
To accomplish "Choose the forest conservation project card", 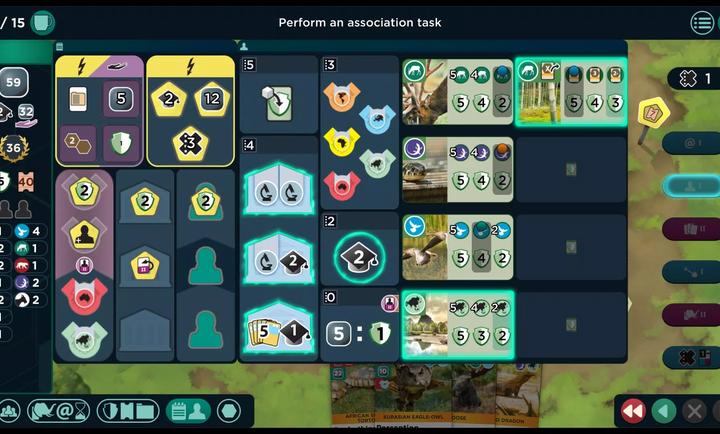I will tap(570, 91).
